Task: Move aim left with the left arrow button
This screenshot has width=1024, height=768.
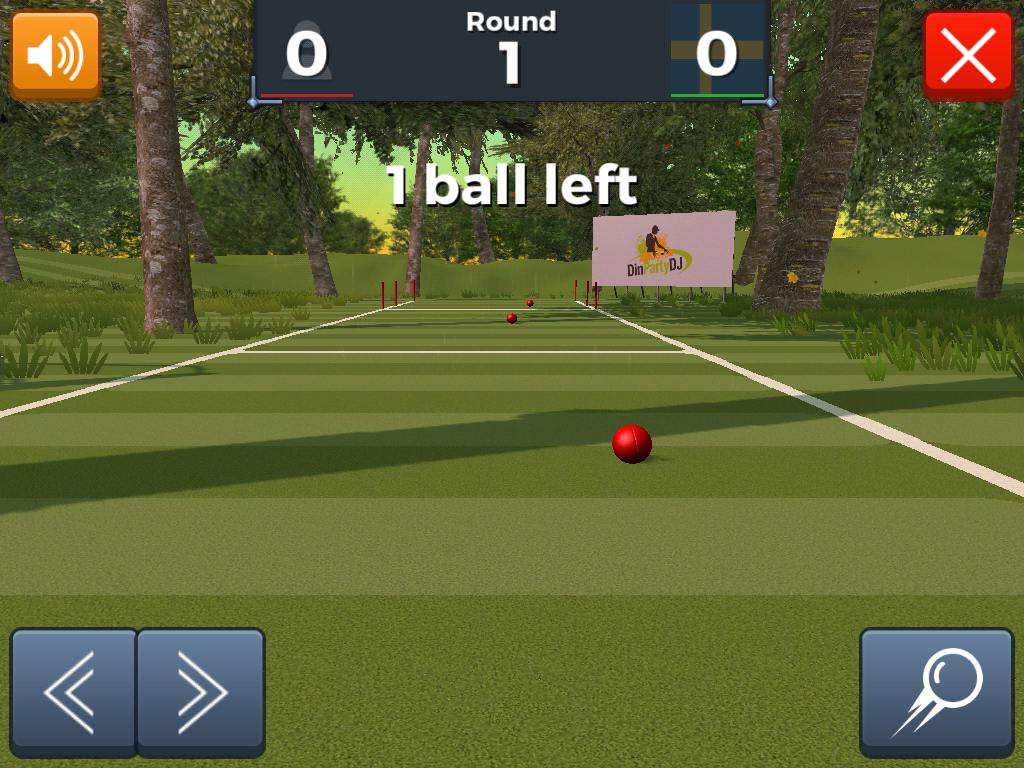Action: [73, 691]
